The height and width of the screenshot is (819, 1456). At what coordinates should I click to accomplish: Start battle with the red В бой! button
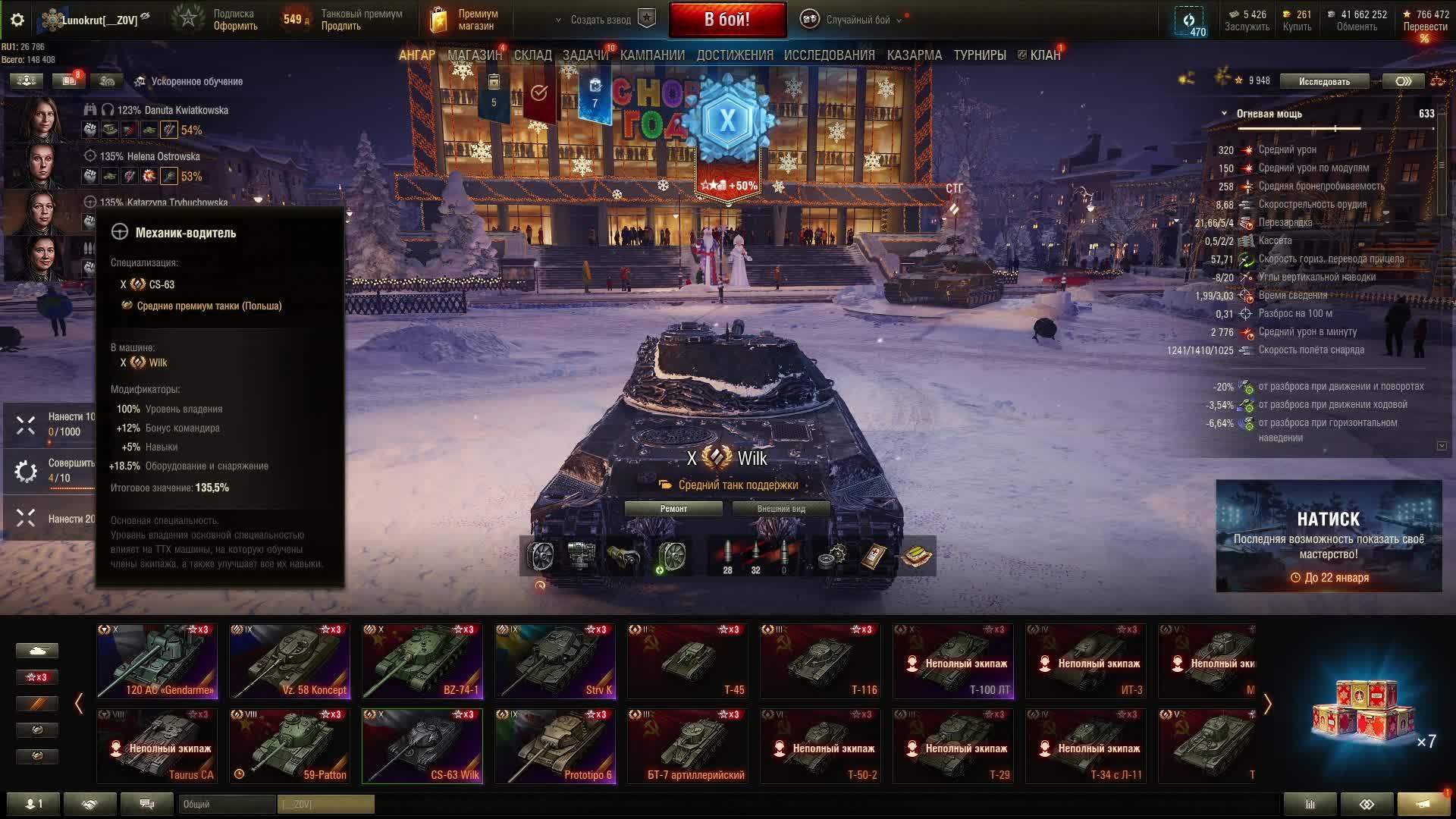point(727,20)
